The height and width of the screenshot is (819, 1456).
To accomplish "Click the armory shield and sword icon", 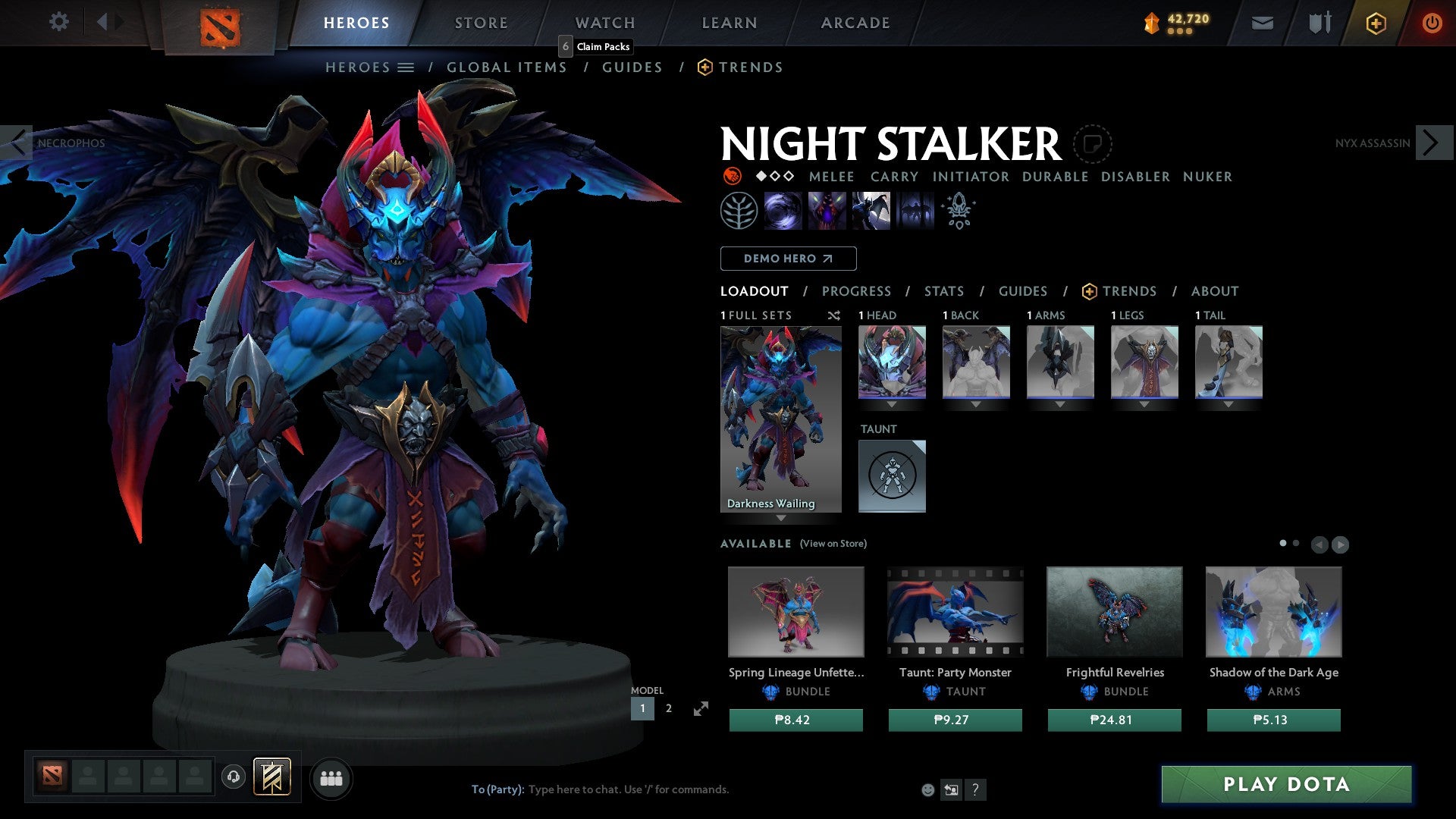I will 1318,22.
